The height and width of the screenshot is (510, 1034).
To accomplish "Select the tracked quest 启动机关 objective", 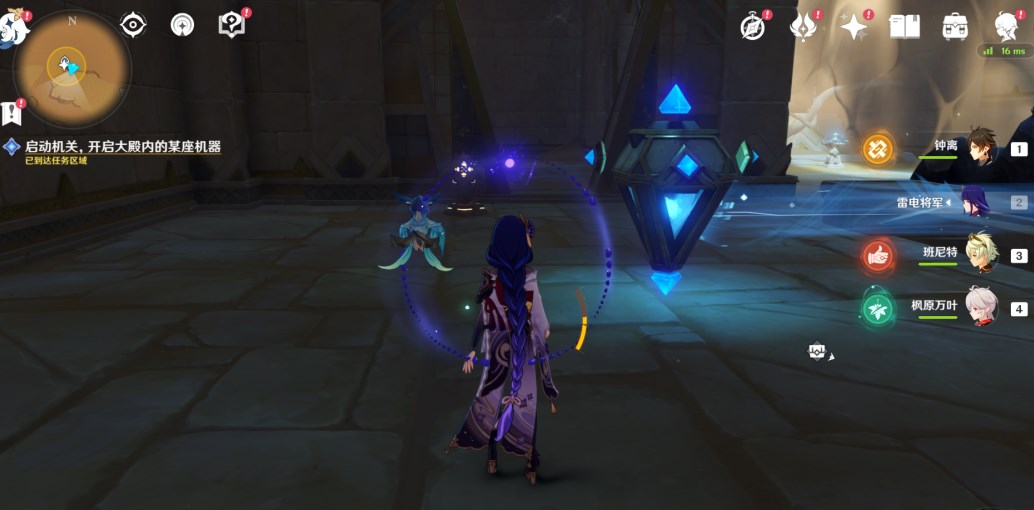I will [120, 147].
